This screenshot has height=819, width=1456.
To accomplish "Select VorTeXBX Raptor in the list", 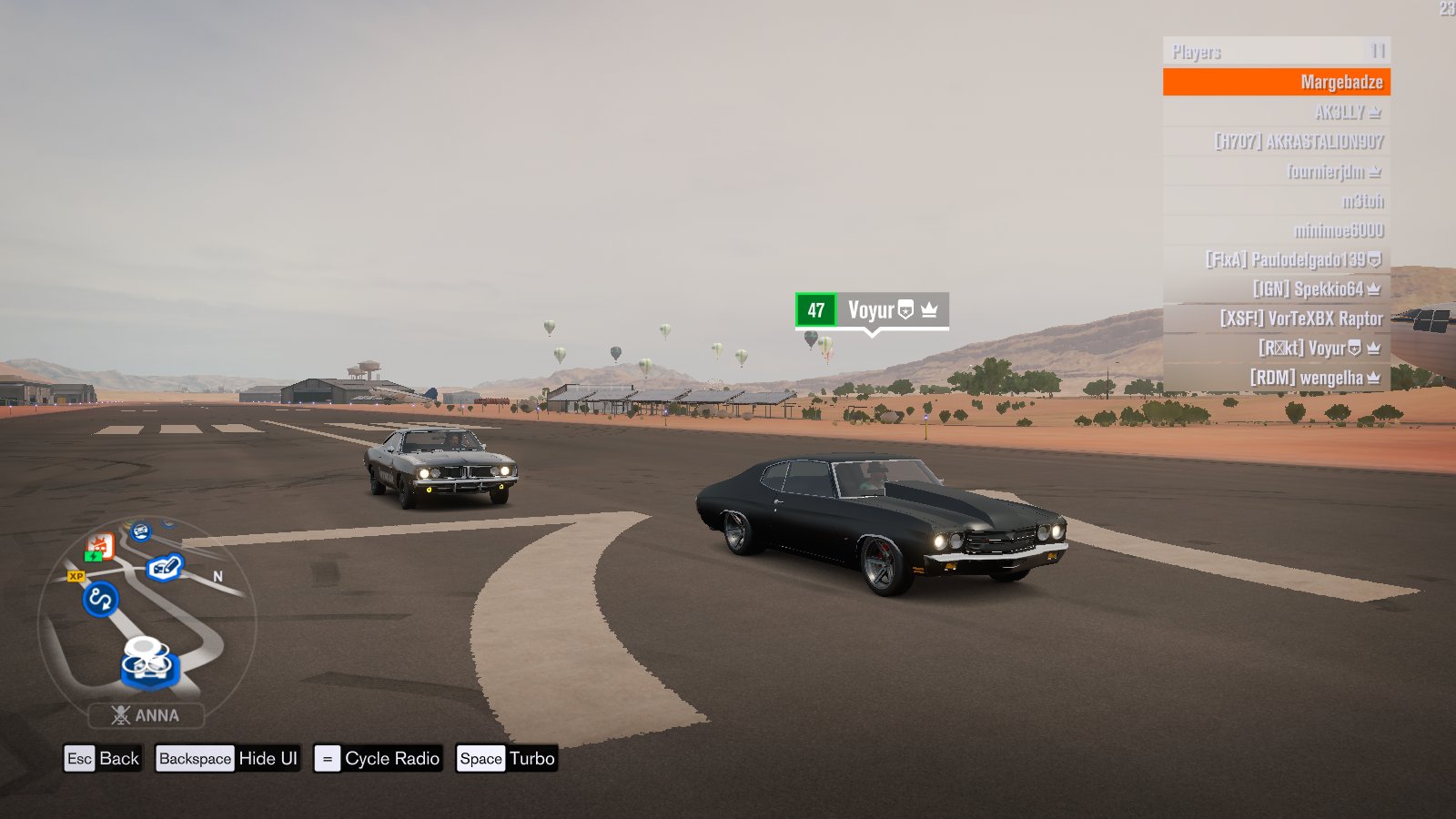I will (x=1276, y=318).
